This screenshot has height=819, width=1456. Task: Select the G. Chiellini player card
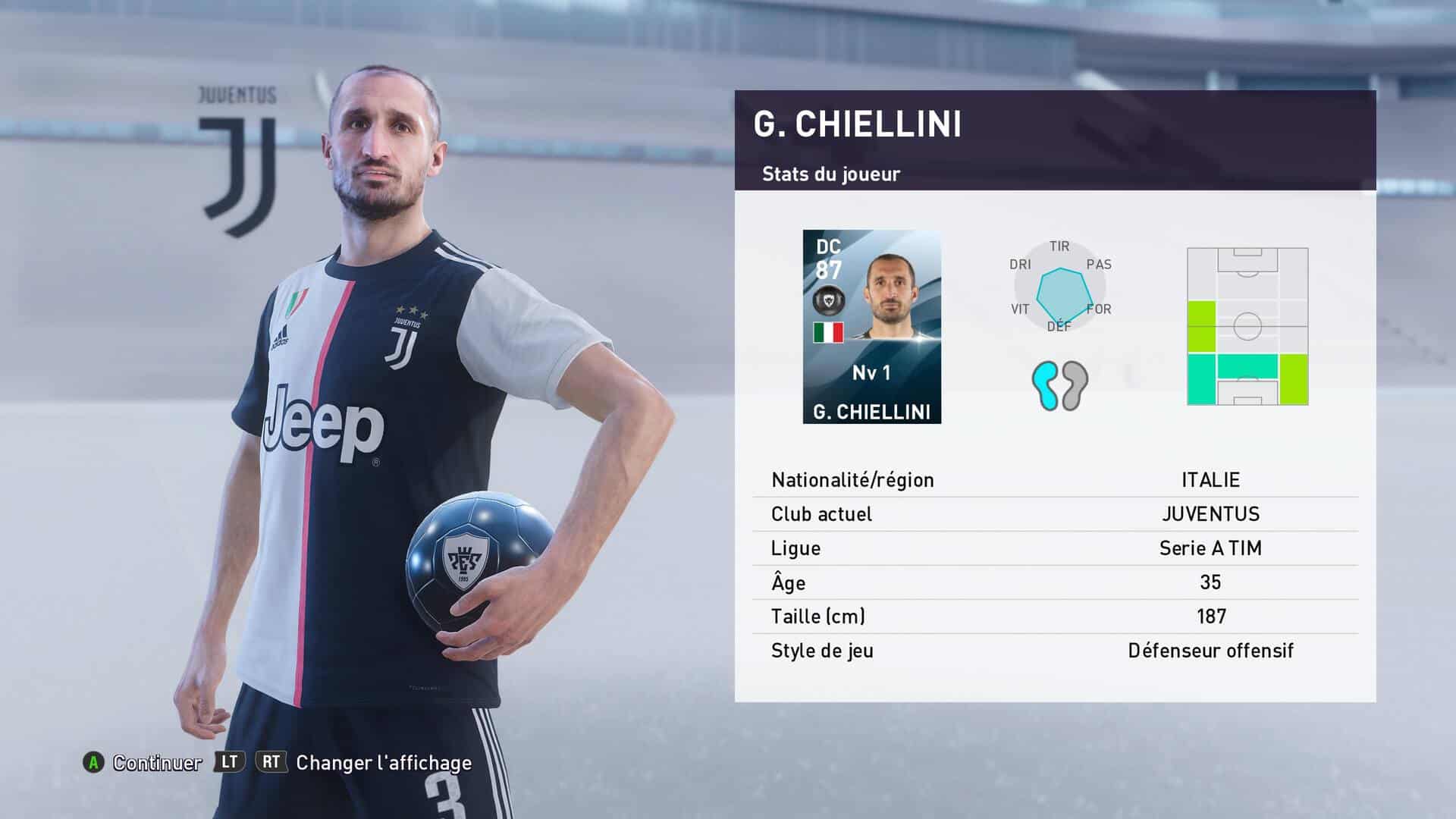(x=871, y=326)
